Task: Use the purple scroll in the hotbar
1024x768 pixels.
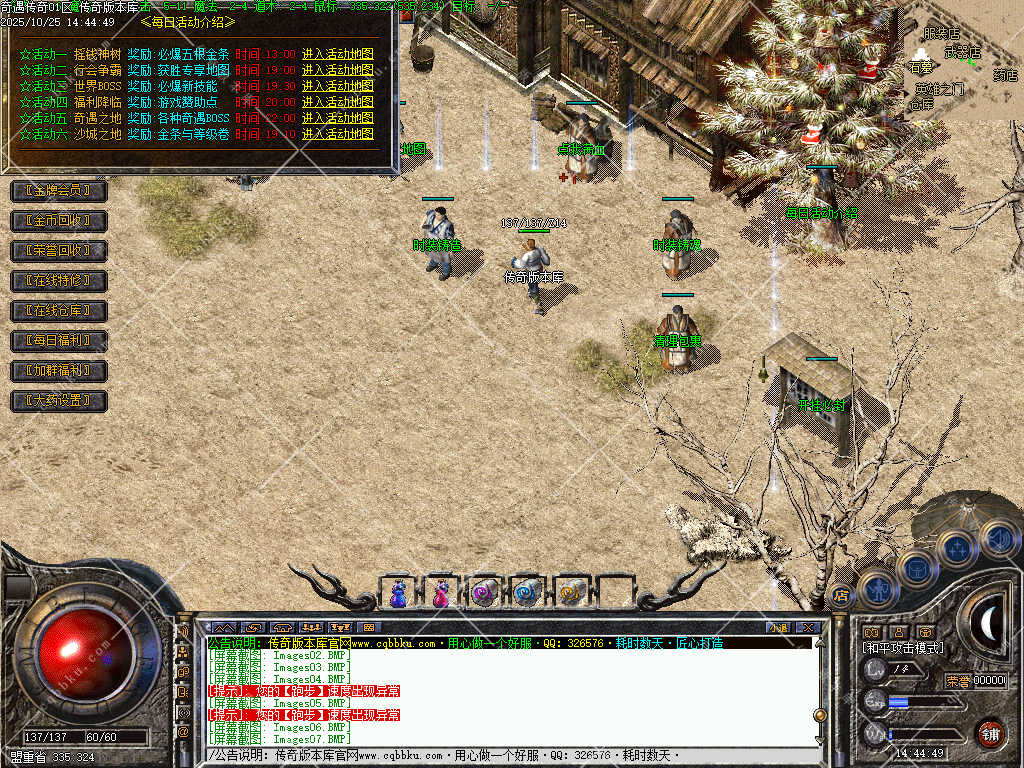Action: pos(484,593)
